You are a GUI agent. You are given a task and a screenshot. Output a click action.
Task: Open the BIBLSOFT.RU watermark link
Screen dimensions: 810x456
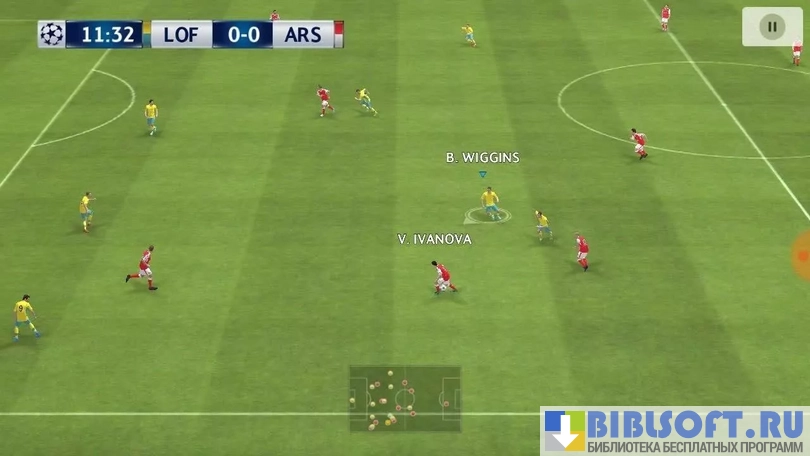673,431
